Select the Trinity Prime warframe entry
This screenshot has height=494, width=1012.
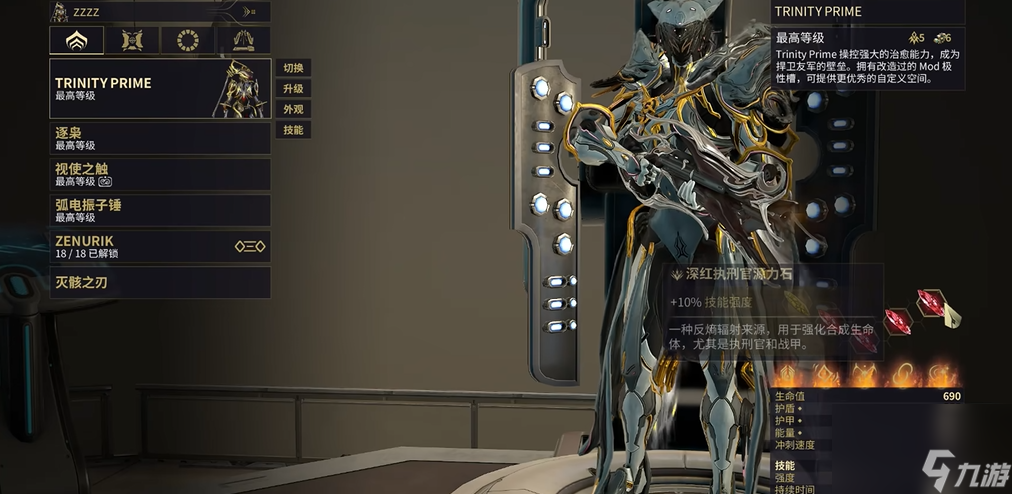tap(160, 89)
